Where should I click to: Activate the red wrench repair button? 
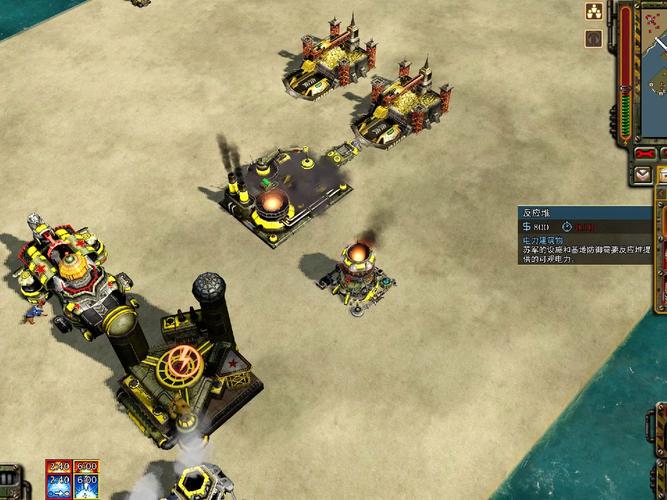[646, 153]
